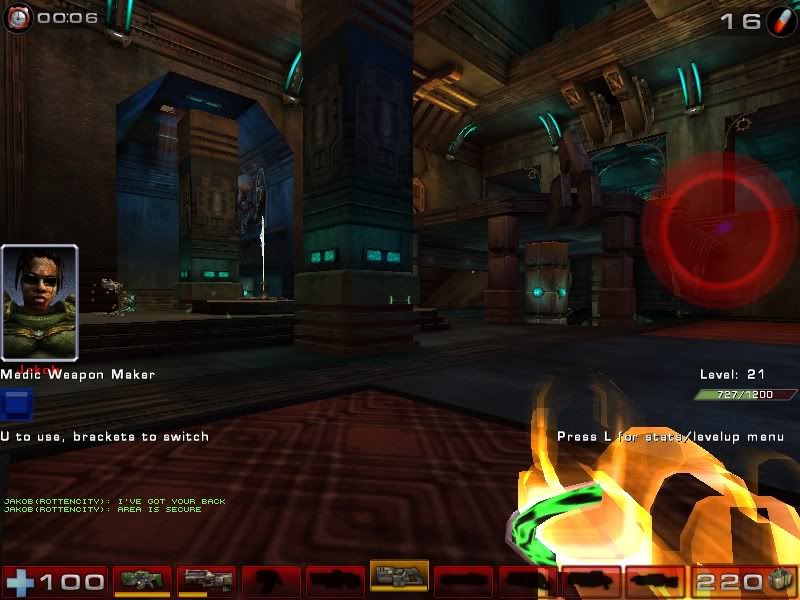Activate the blue Medic Weapon Maker artifact

click(x=17, y=405)
